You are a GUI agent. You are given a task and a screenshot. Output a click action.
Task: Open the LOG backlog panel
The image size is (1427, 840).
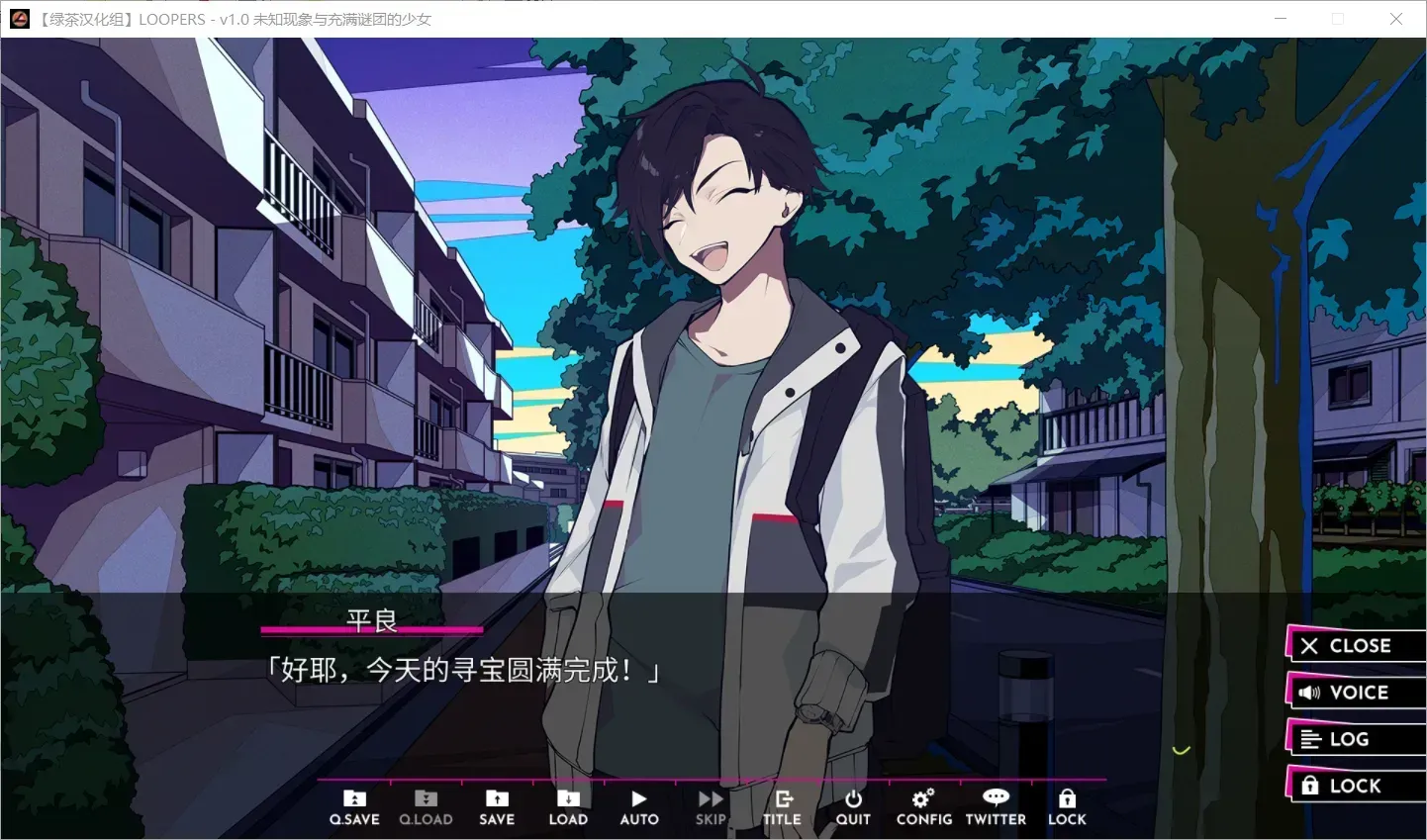1354,738
